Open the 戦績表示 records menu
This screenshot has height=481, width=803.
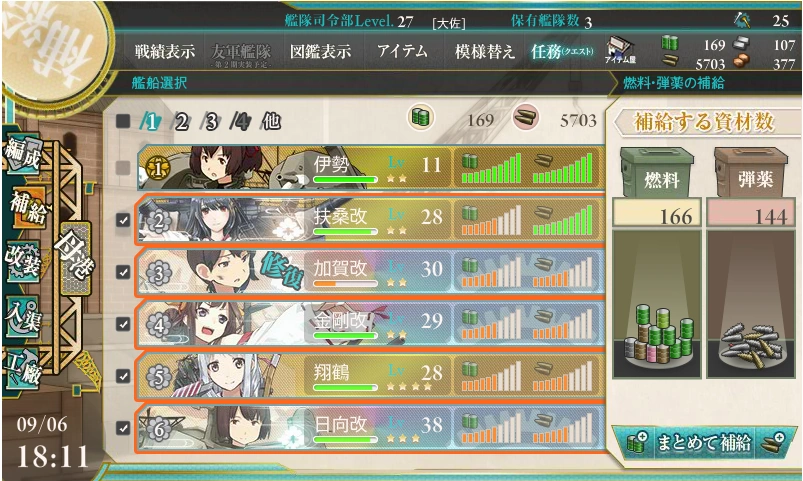[165, 52]
